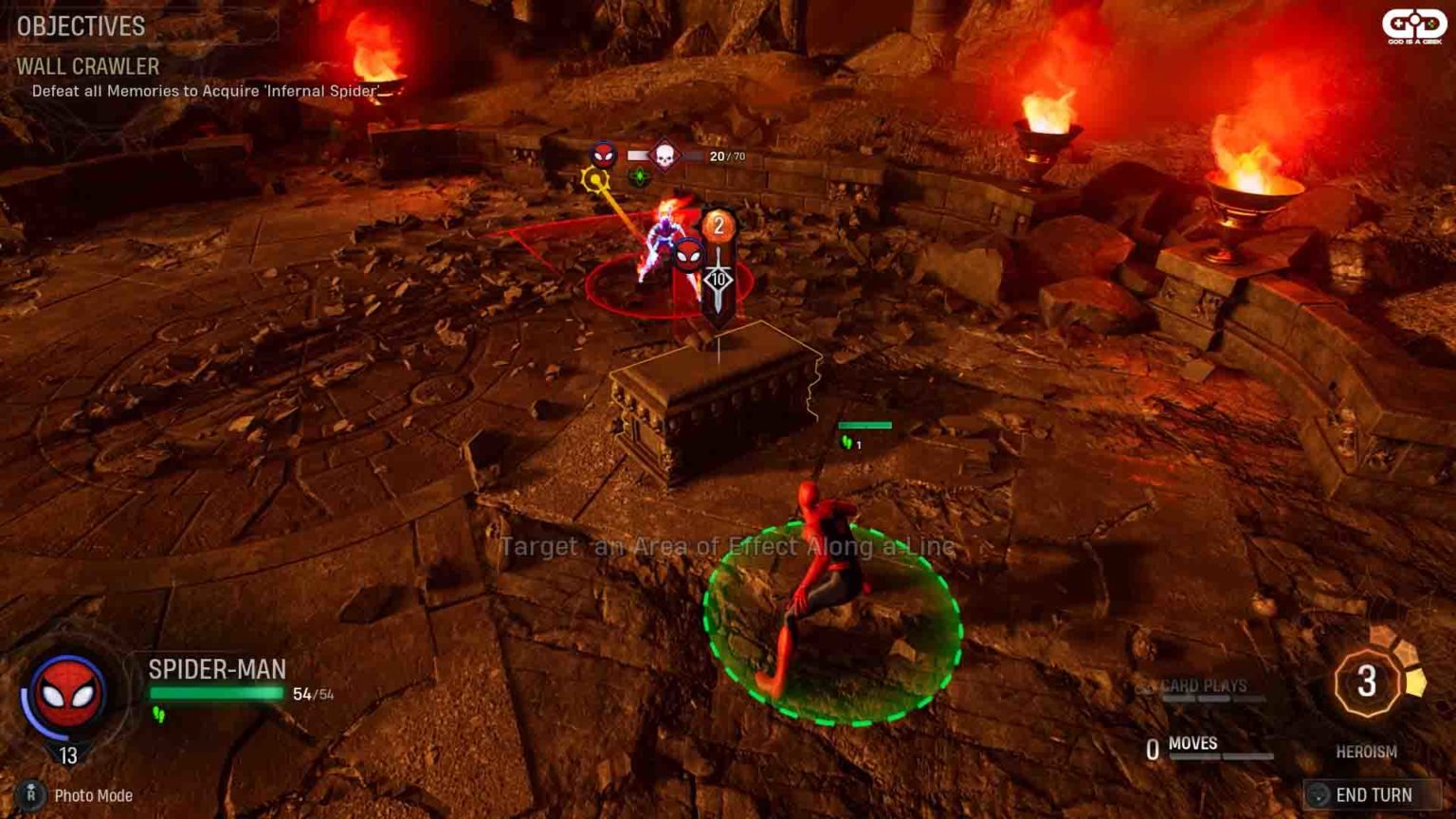Viewport: 1456px width, 819px height.
Task: Click the green footsteps movement icon under Spider-Man's health bar
Action: point(159,713)
